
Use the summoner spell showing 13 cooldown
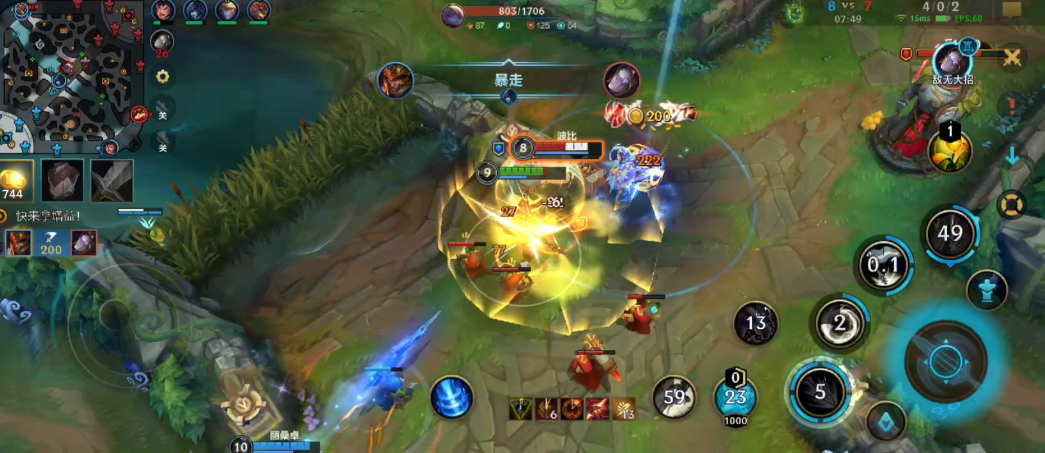(756, 322)
